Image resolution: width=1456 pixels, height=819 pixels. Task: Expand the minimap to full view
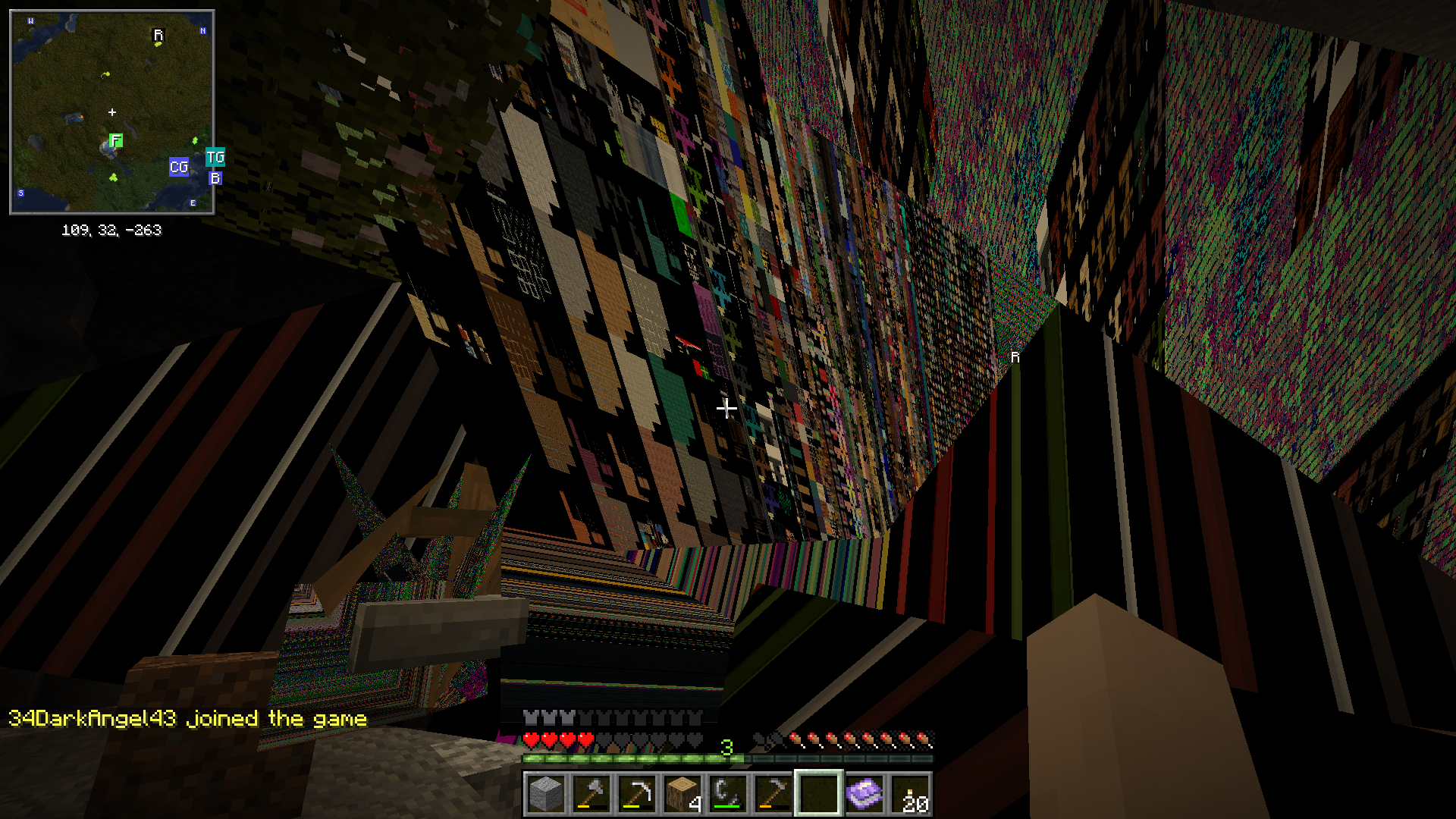[x=112, y=111]
